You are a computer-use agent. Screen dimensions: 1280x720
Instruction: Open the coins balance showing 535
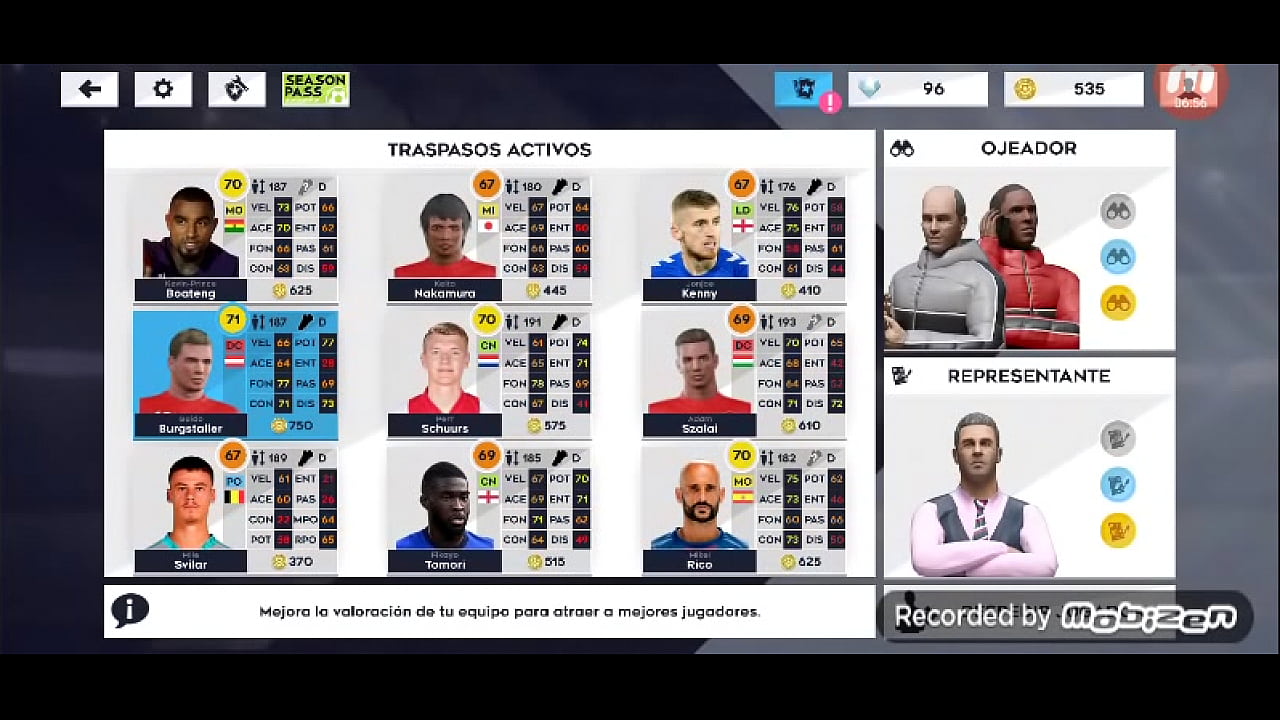pos(1073,89)
